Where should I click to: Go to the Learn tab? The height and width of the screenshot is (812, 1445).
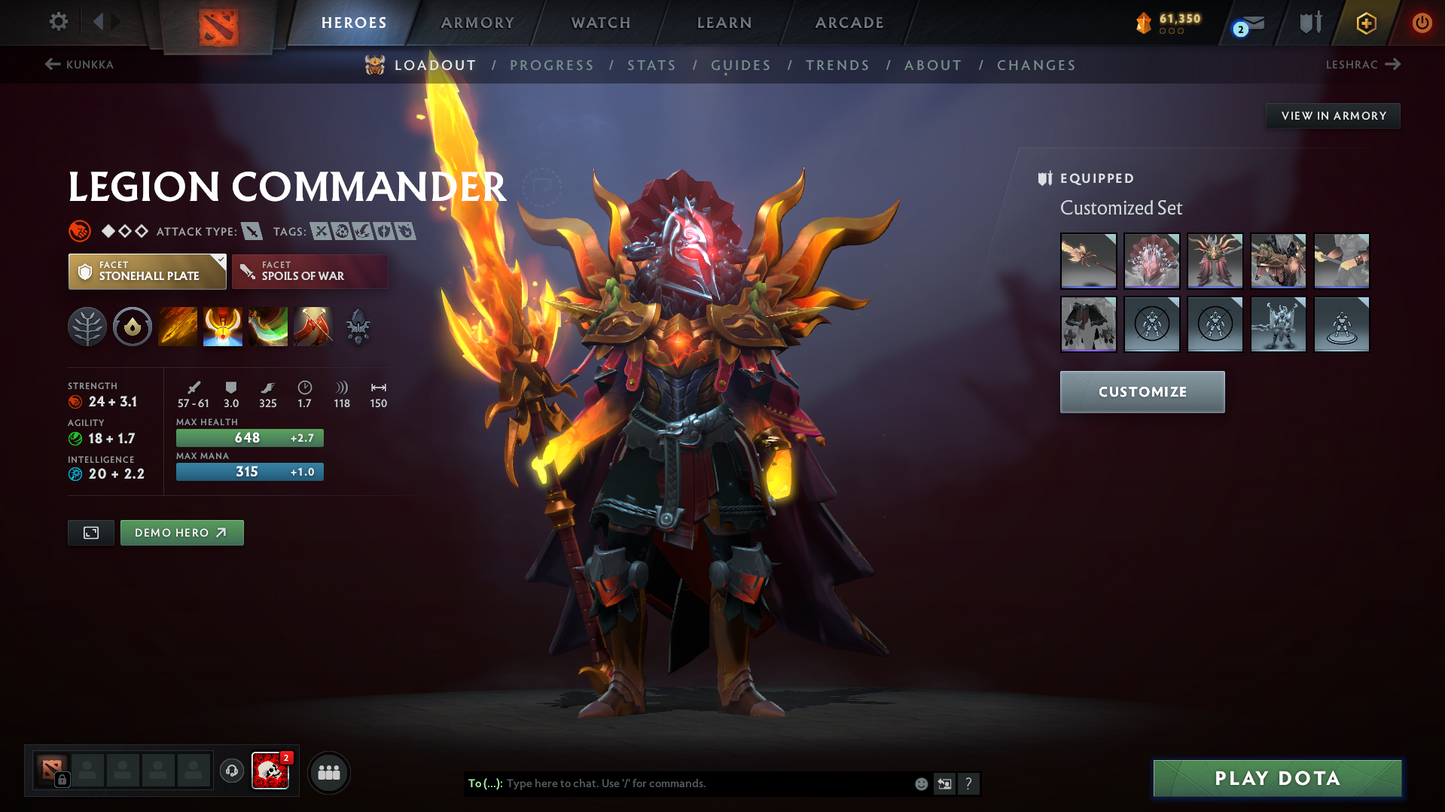pyautogui.click(x=724, y=23)
